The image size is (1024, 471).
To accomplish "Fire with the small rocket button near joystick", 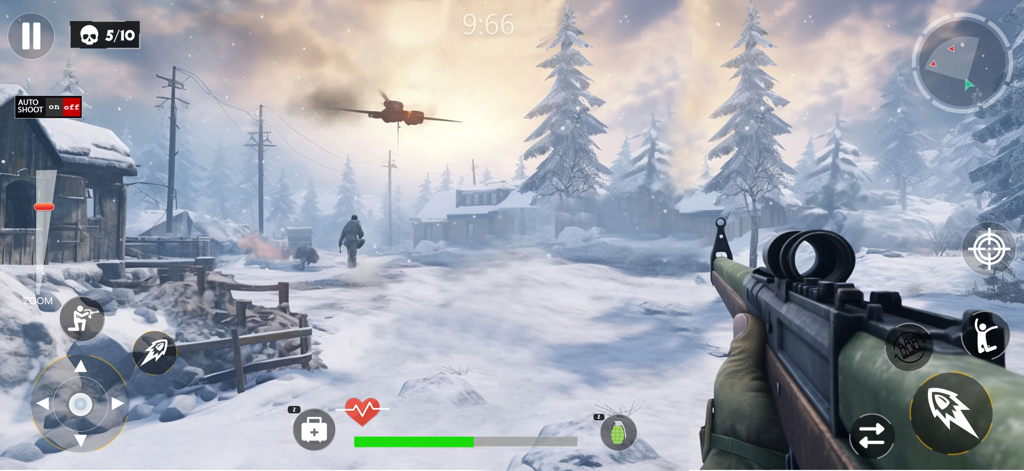I will [155, 352].
